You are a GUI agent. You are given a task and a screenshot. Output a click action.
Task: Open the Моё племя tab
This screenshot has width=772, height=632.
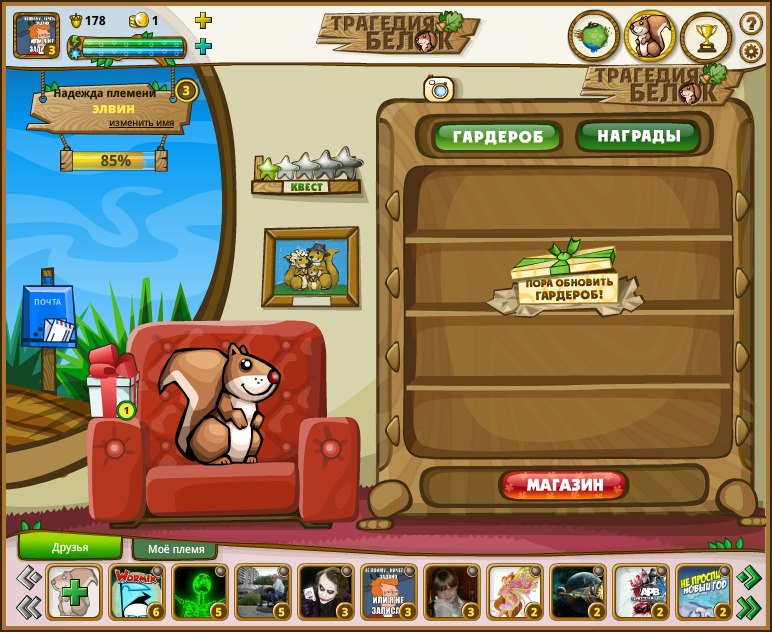tap(175, 549)
